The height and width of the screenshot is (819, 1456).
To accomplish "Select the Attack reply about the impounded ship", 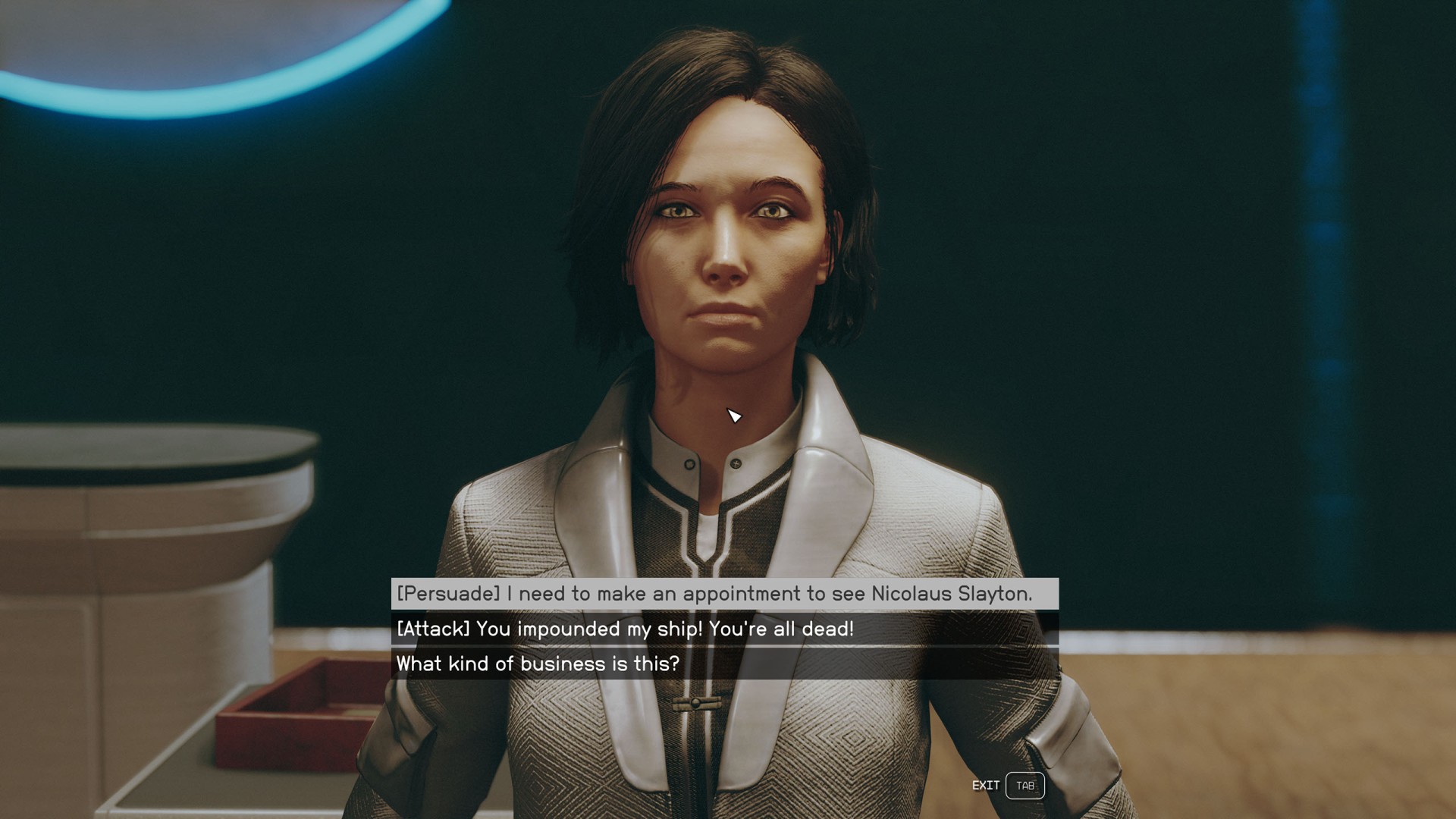I will pos(625,629).
